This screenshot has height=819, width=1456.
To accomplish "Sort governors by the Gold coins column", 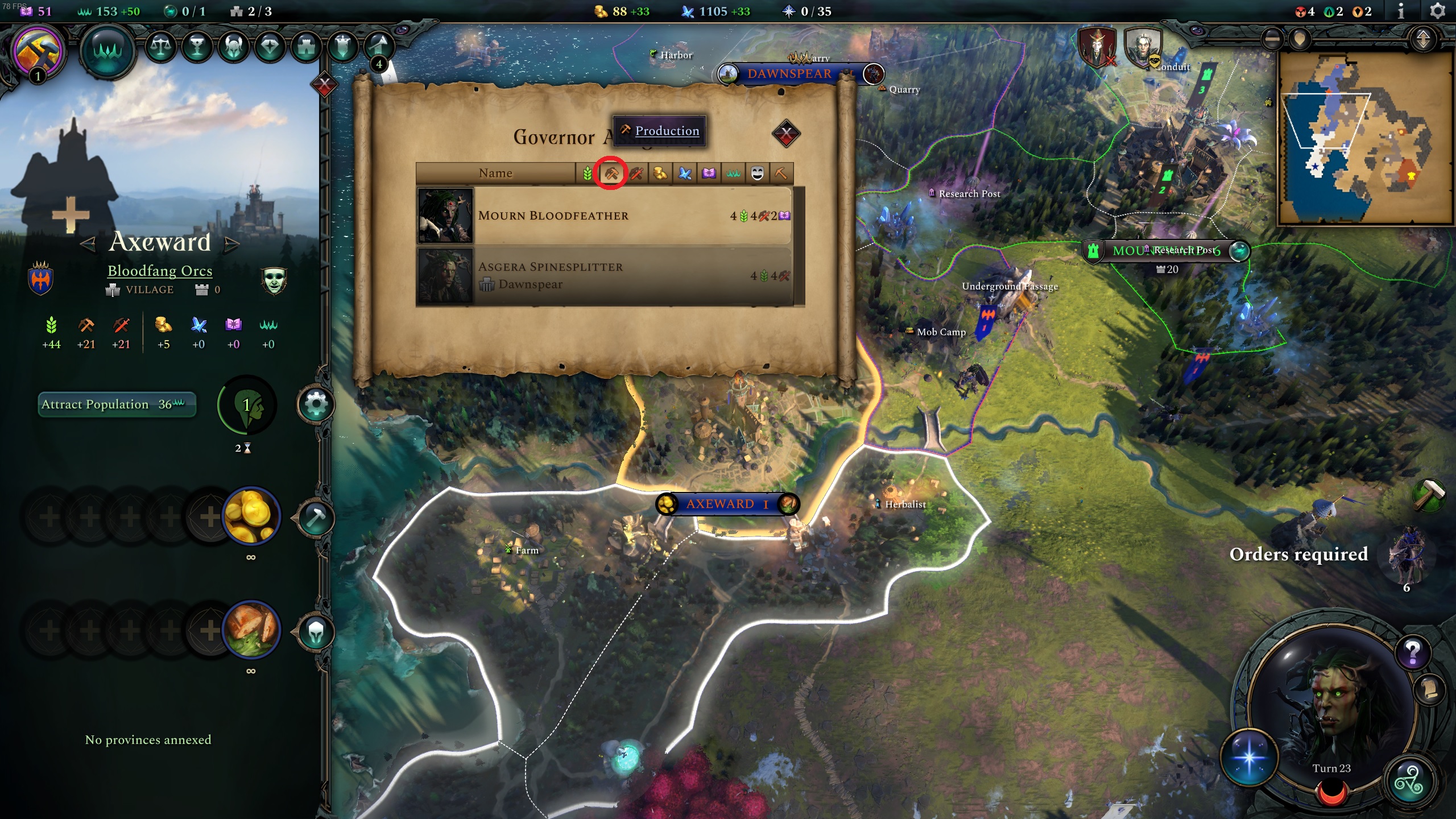I will (x=660, y=173).
